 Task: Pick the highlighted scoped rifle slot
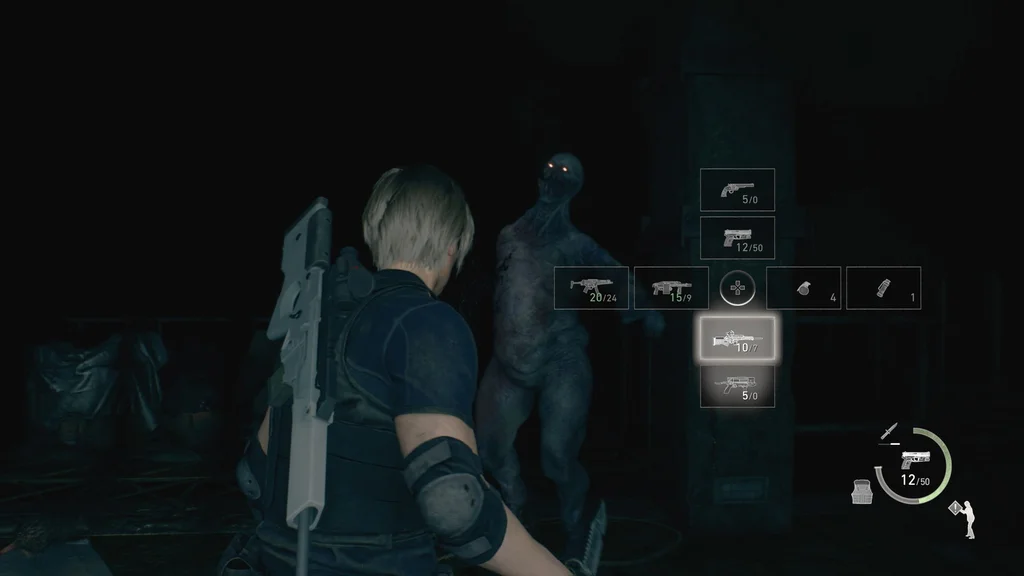(x=737, y=338)
